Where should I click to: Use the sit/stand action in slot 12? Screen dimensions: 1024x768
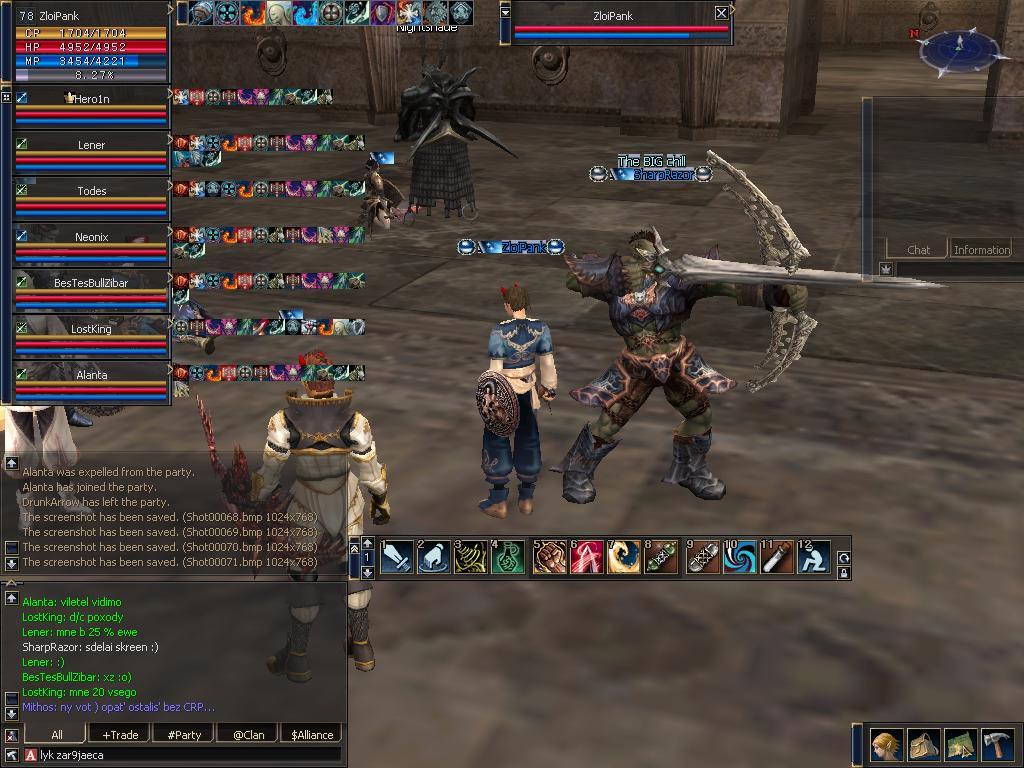[x=814, y=557]
